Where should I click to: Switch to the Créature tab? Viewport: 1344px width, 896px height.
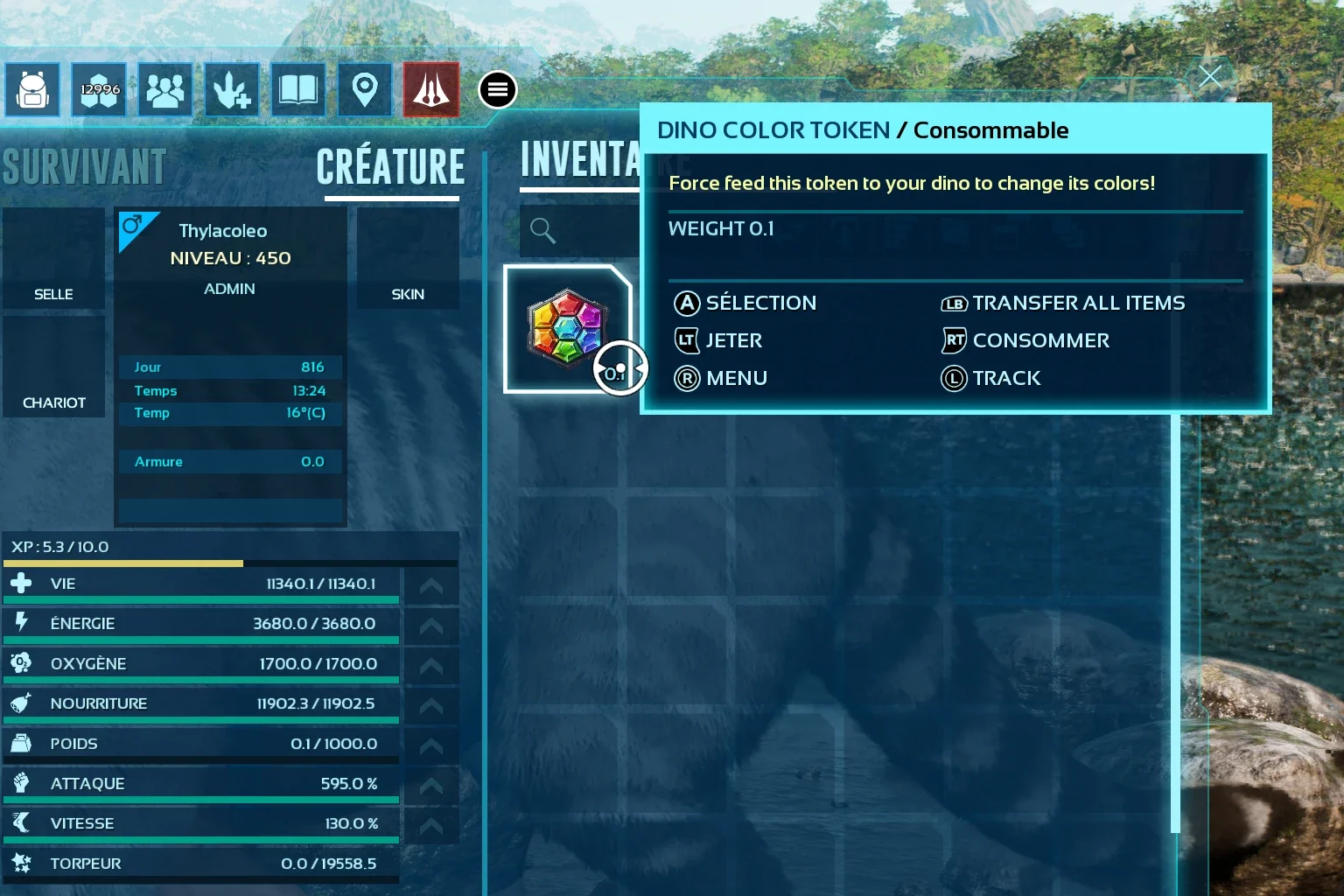[390, 167]
